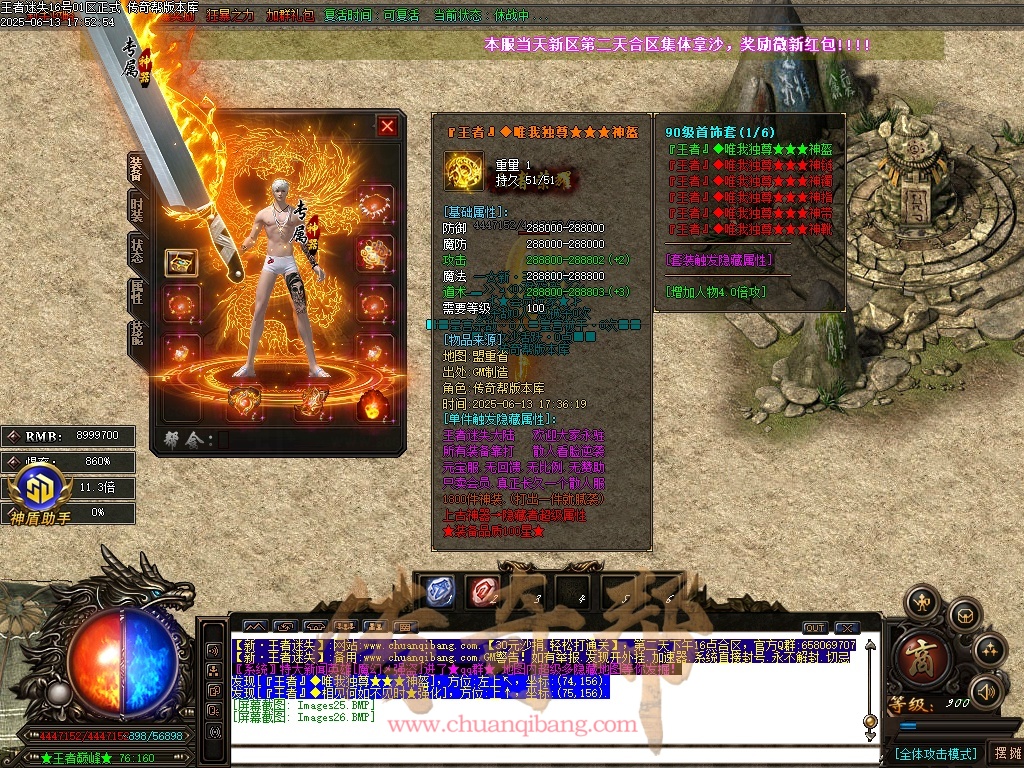Switch to the 时装 fashion tab
The width and height of the screenshot is (1024, 768).
(137, 209)
